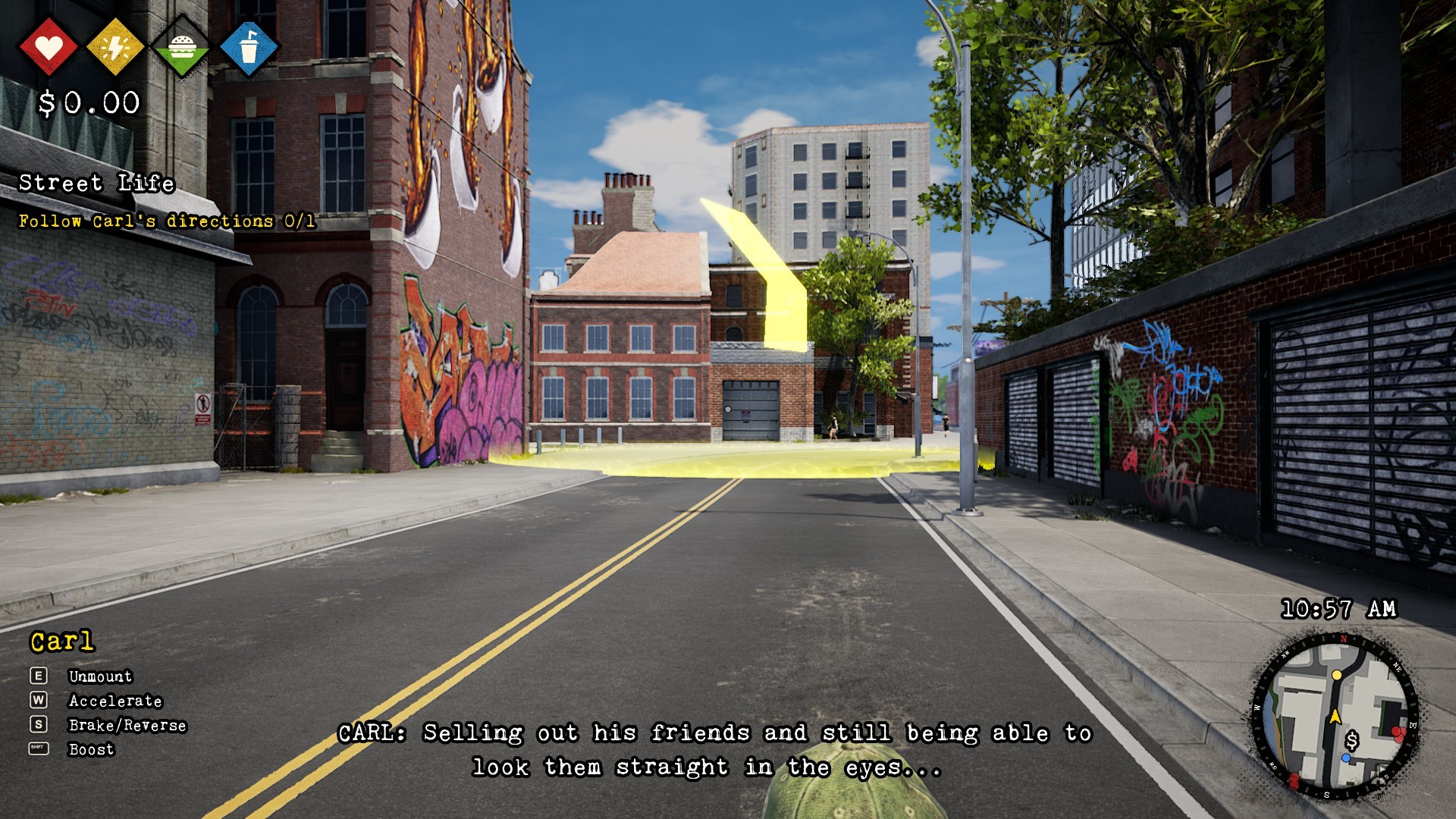The image size is (1456, 819).
Task: Click the blue marker on the minimap
Action: [x=1345, y=758]
